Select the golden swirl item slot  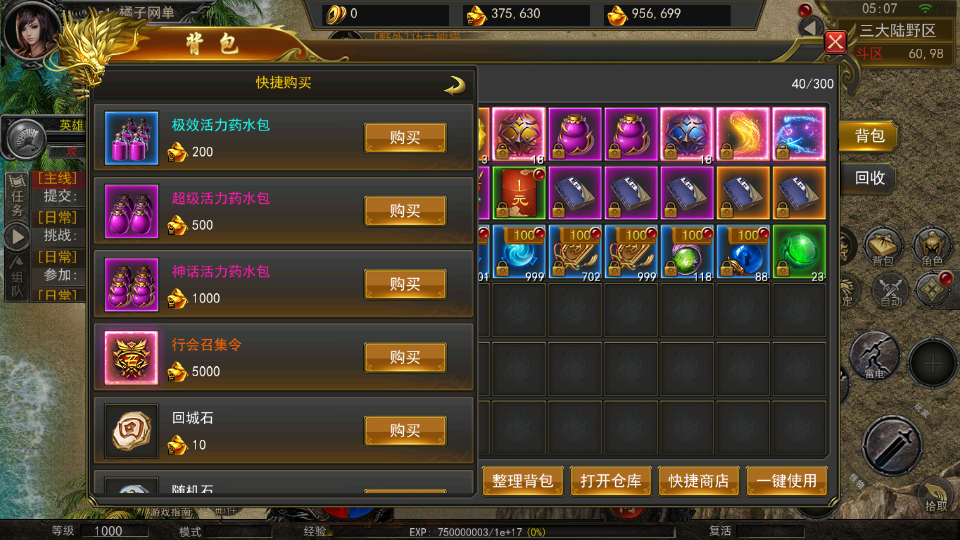(742, 135)
